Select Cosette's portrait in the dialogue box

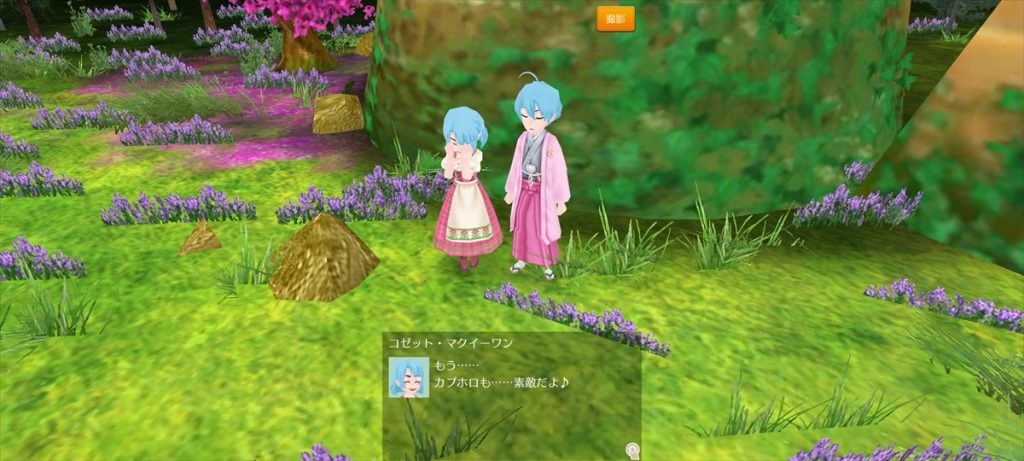point(409,377)
